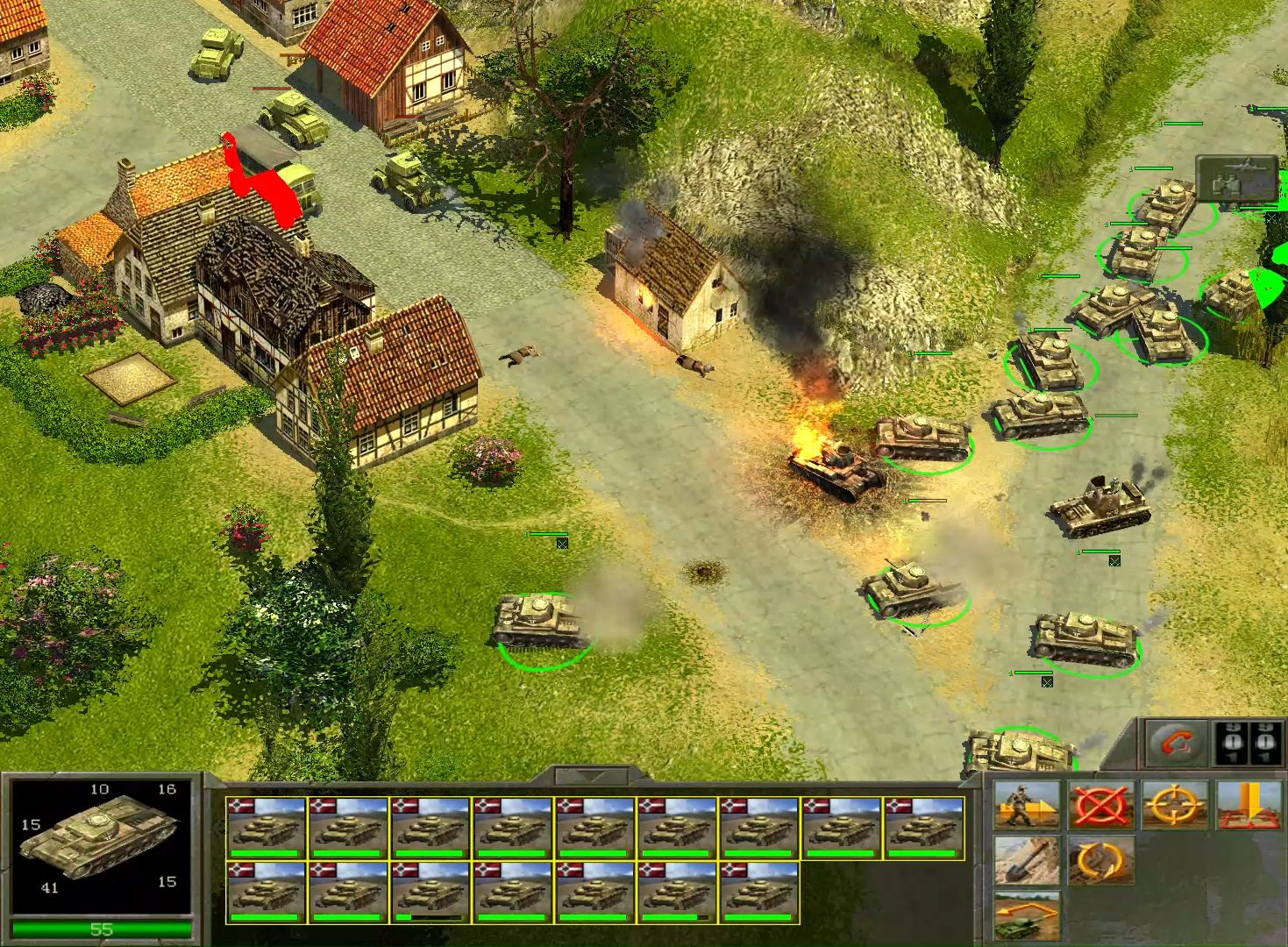The image size is (1288, 947).
Task: Activate the shovel entrench command
Action: pyautogui.click(x=1027, y=860)
